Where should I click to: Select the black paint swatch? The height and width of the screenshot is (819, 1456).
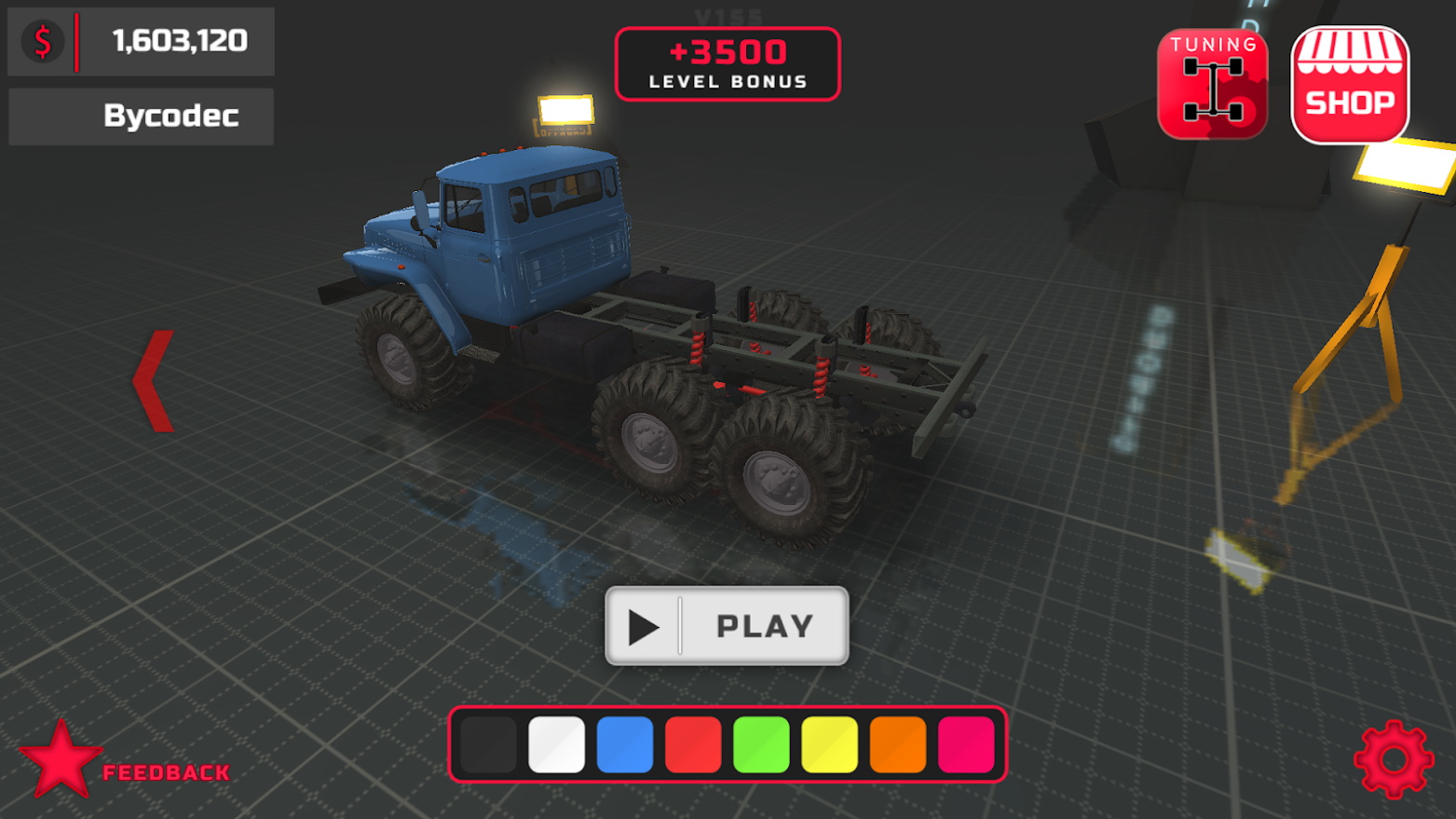point(487,743)
